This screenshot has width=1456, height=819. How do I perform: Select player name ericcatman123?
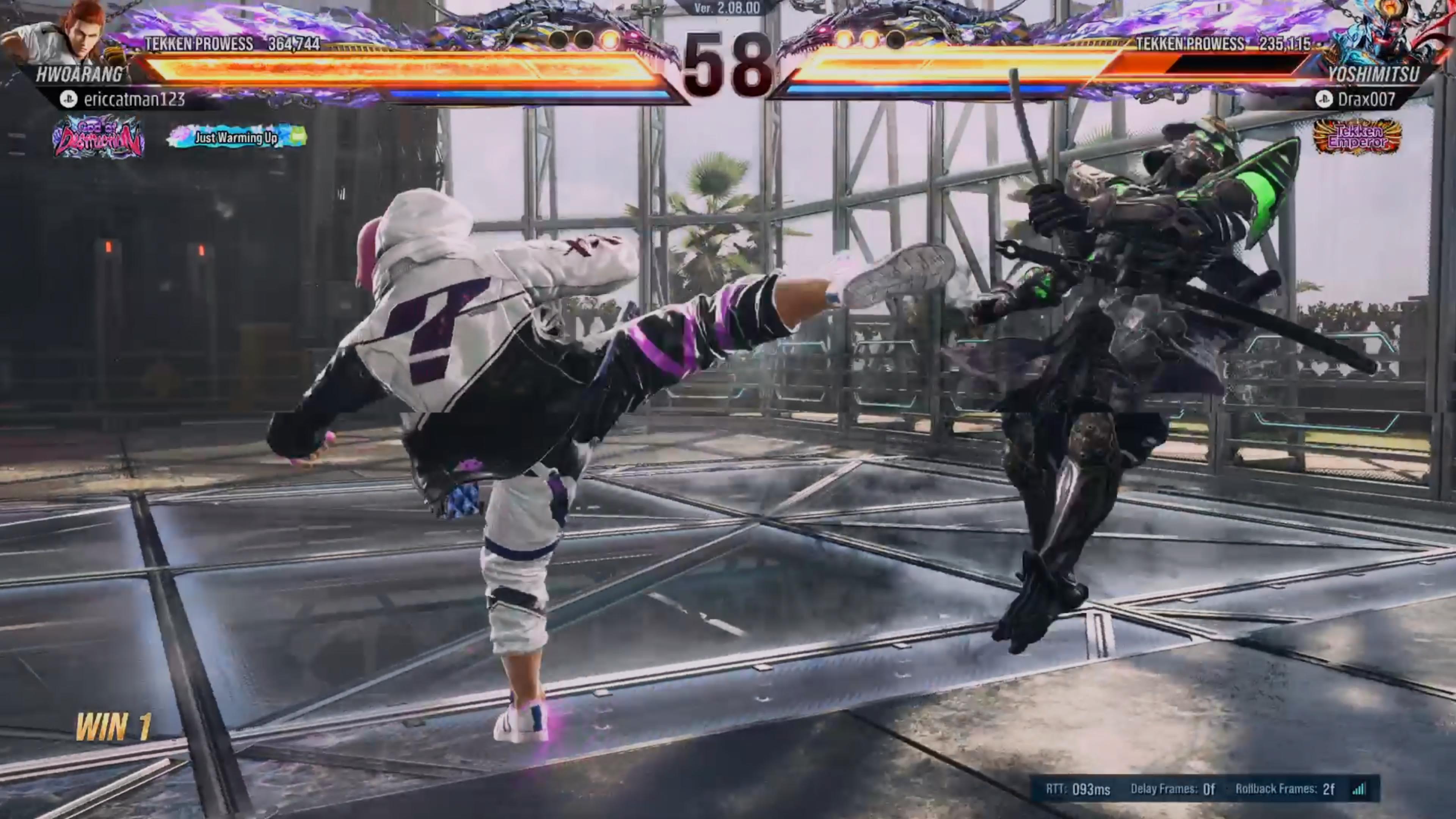pos(134,99)
